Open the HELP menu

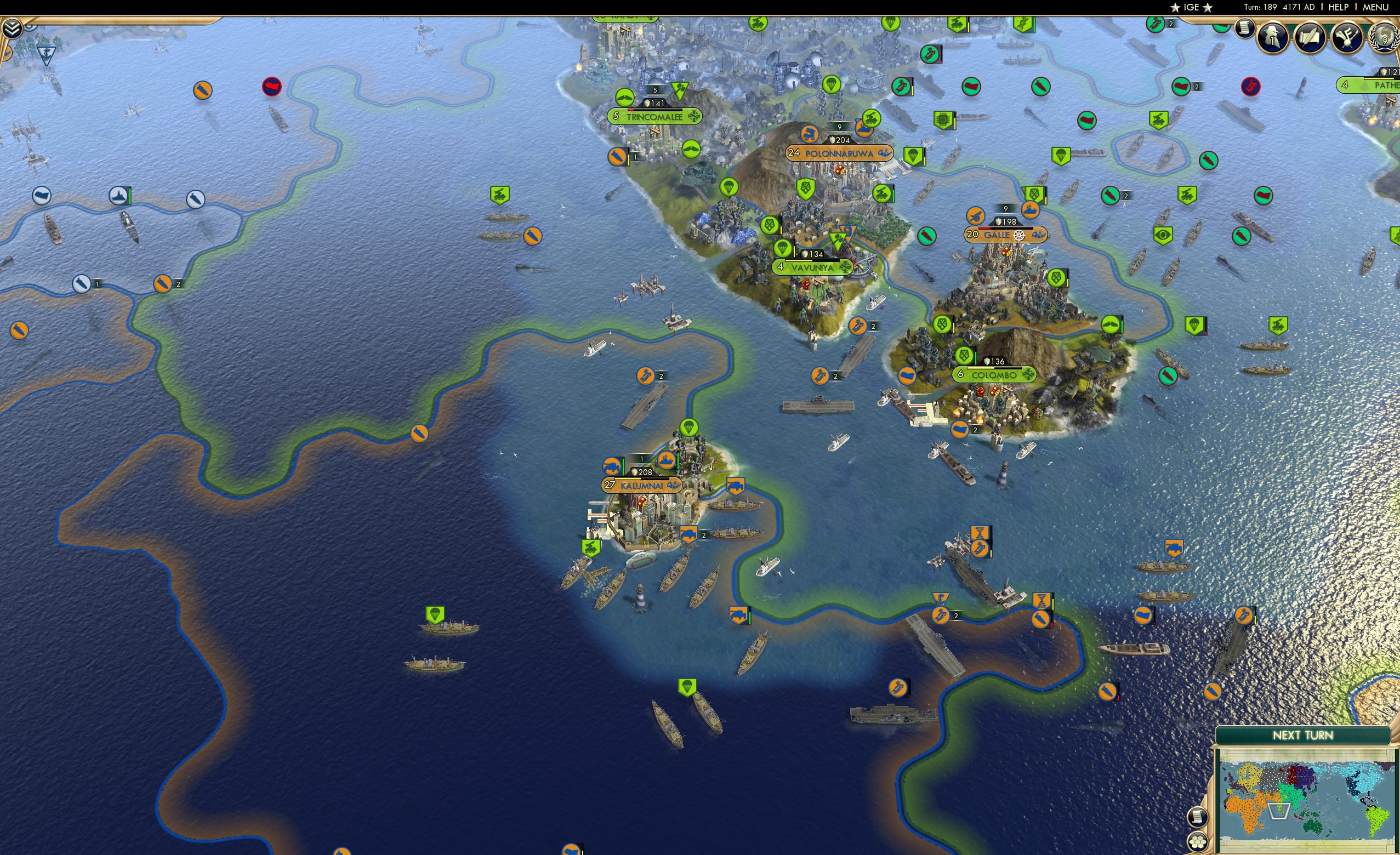1339,7
